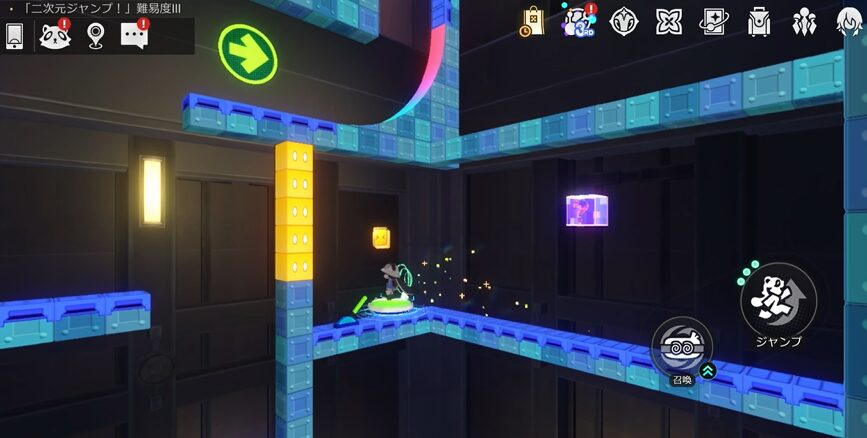Click the diamond-shaped emblem icon
867x438 pixels.
point(624,21)
